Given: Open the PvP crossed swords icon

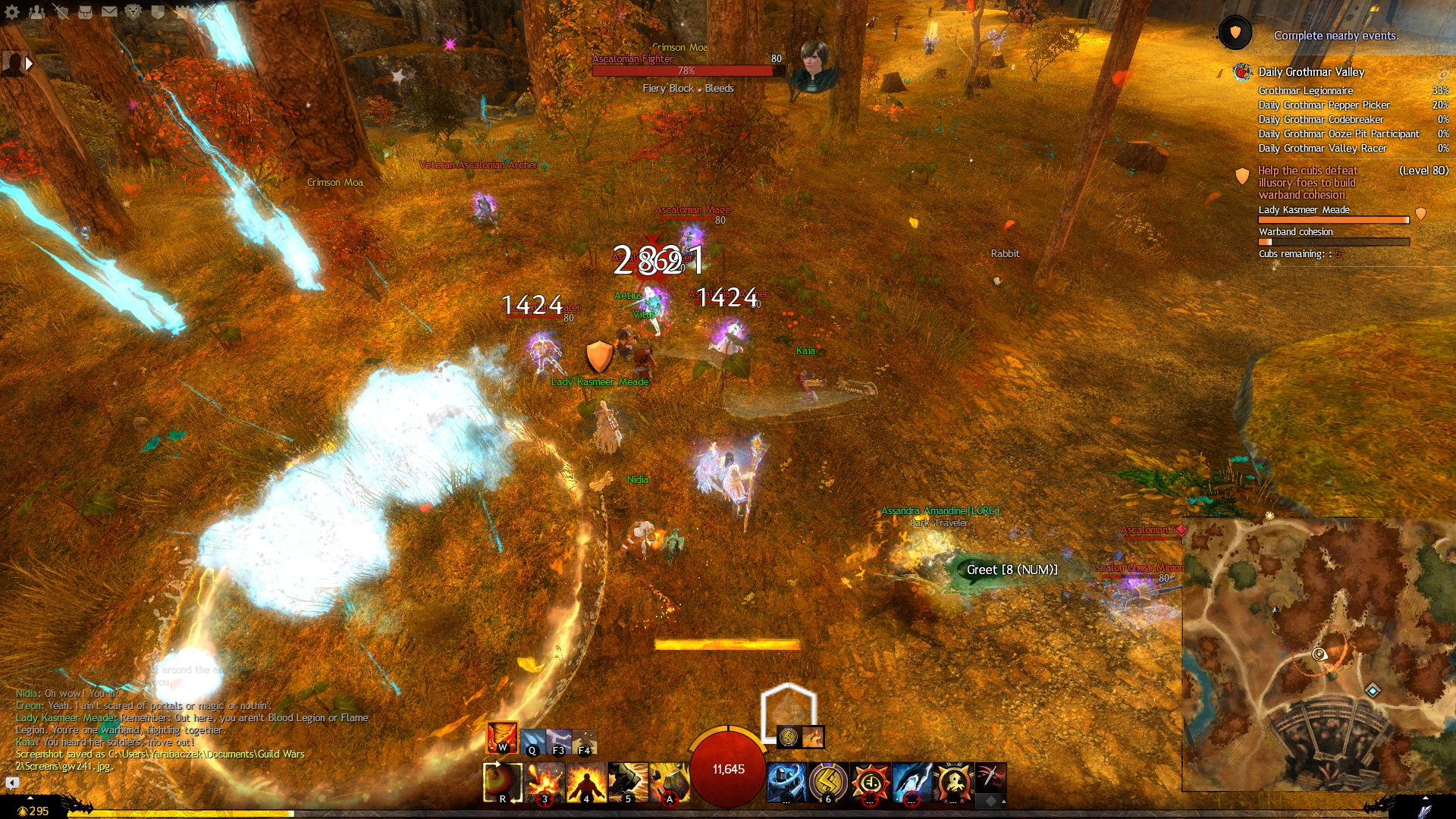Looking at the screenshot, I should 206,11.
